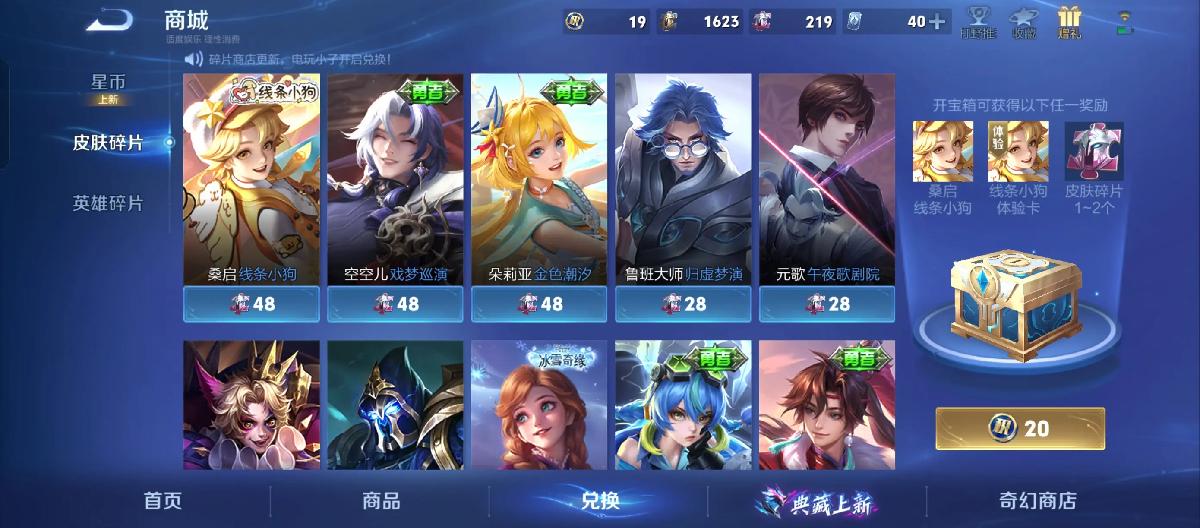
Task: Open the 赠礼 gift icon
Action: pos(1071,22)
